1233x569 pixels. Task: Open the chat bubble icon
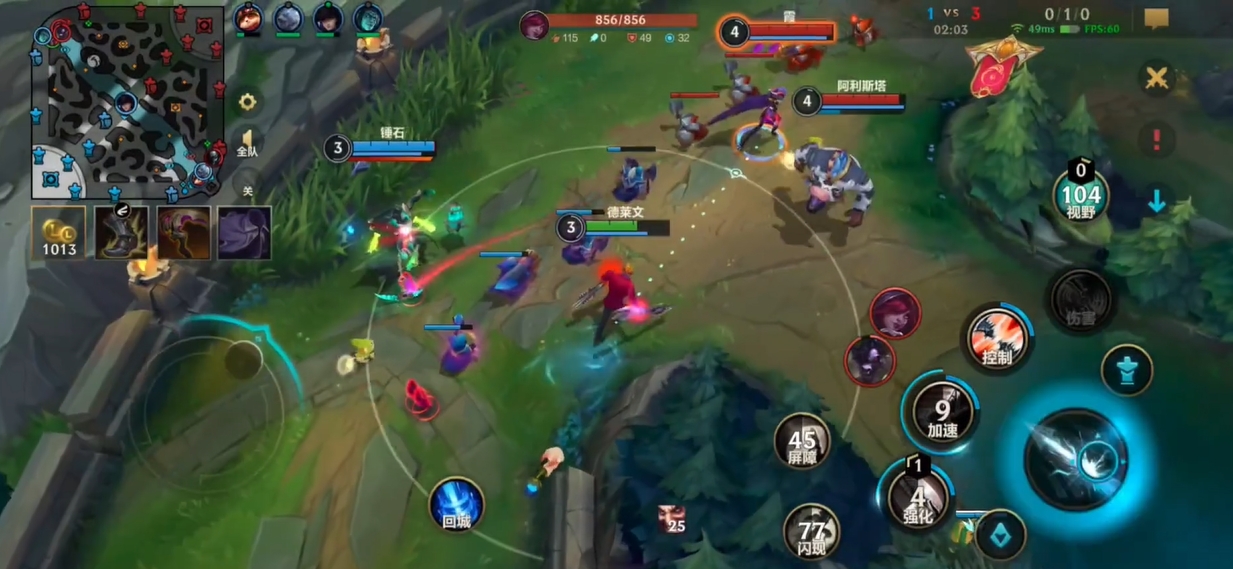tap(1157, 19)
